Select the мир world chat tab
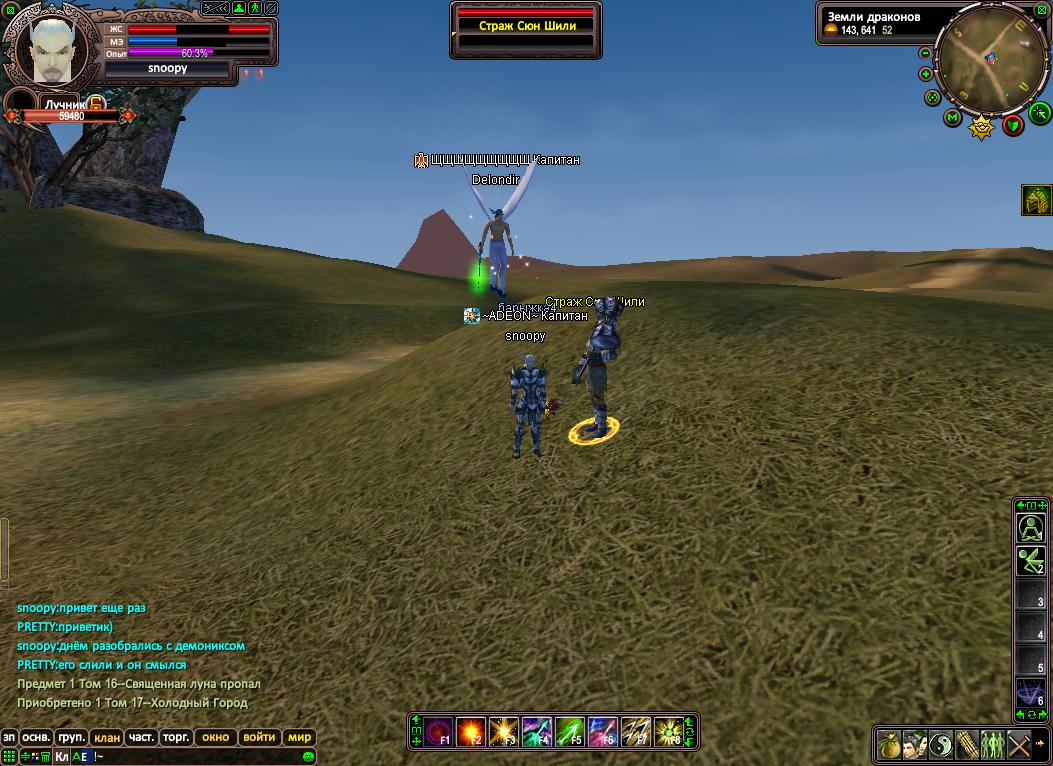Viewport: 1053px width, 766px height. click(300, 737)
